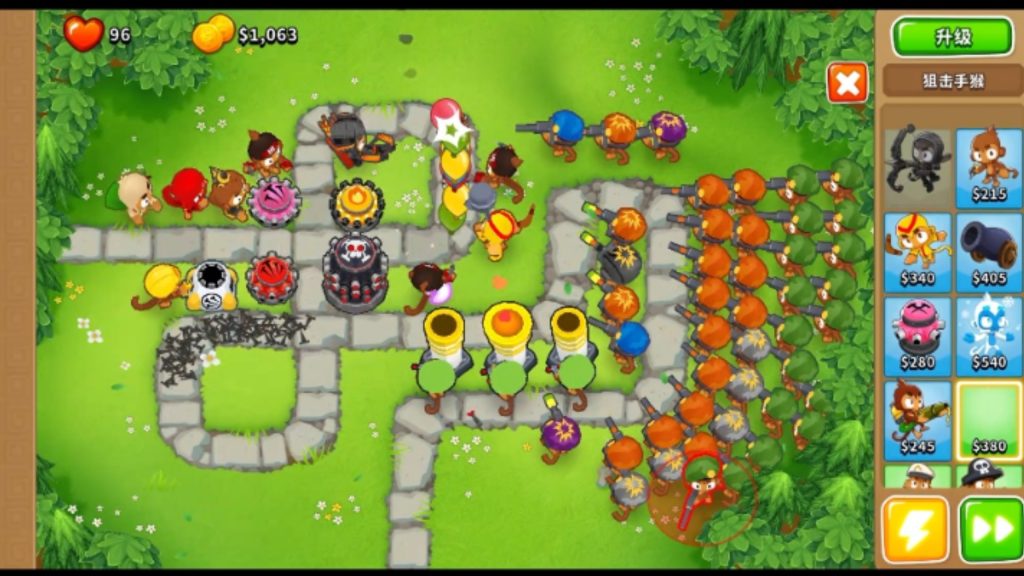Choose the Ice Monkey tower for $540
This screenshot has height=576, width=1024.
[988, 335]
